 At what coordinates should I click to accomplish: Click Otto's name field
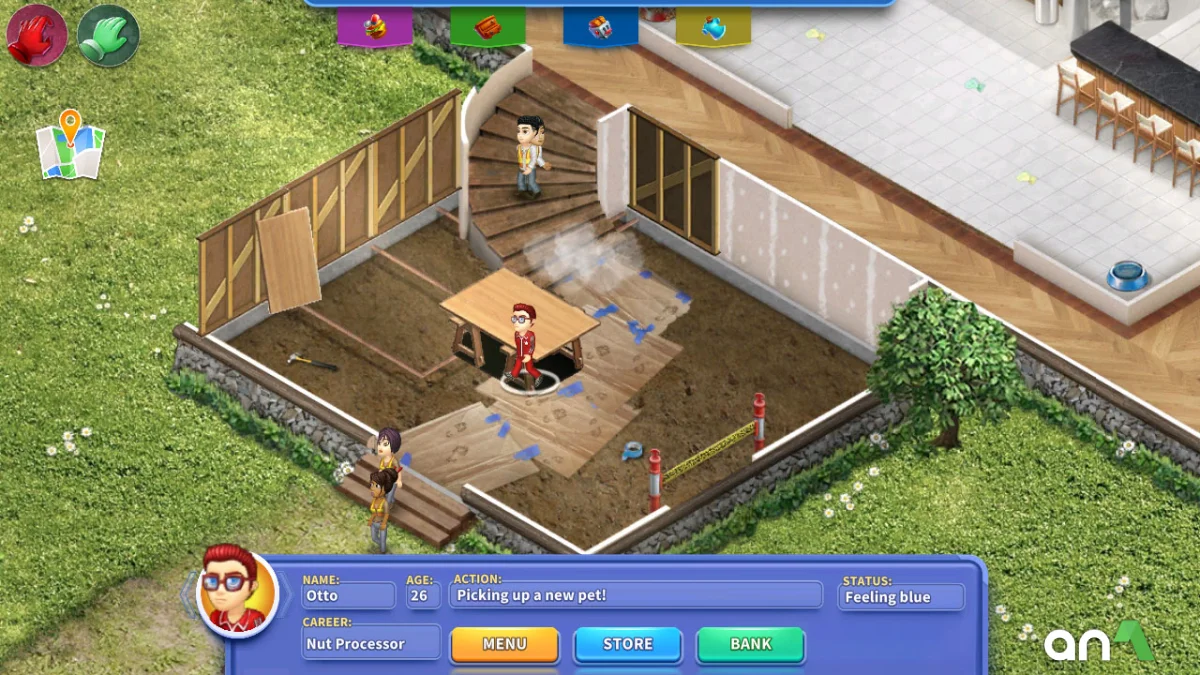point(349,596)
